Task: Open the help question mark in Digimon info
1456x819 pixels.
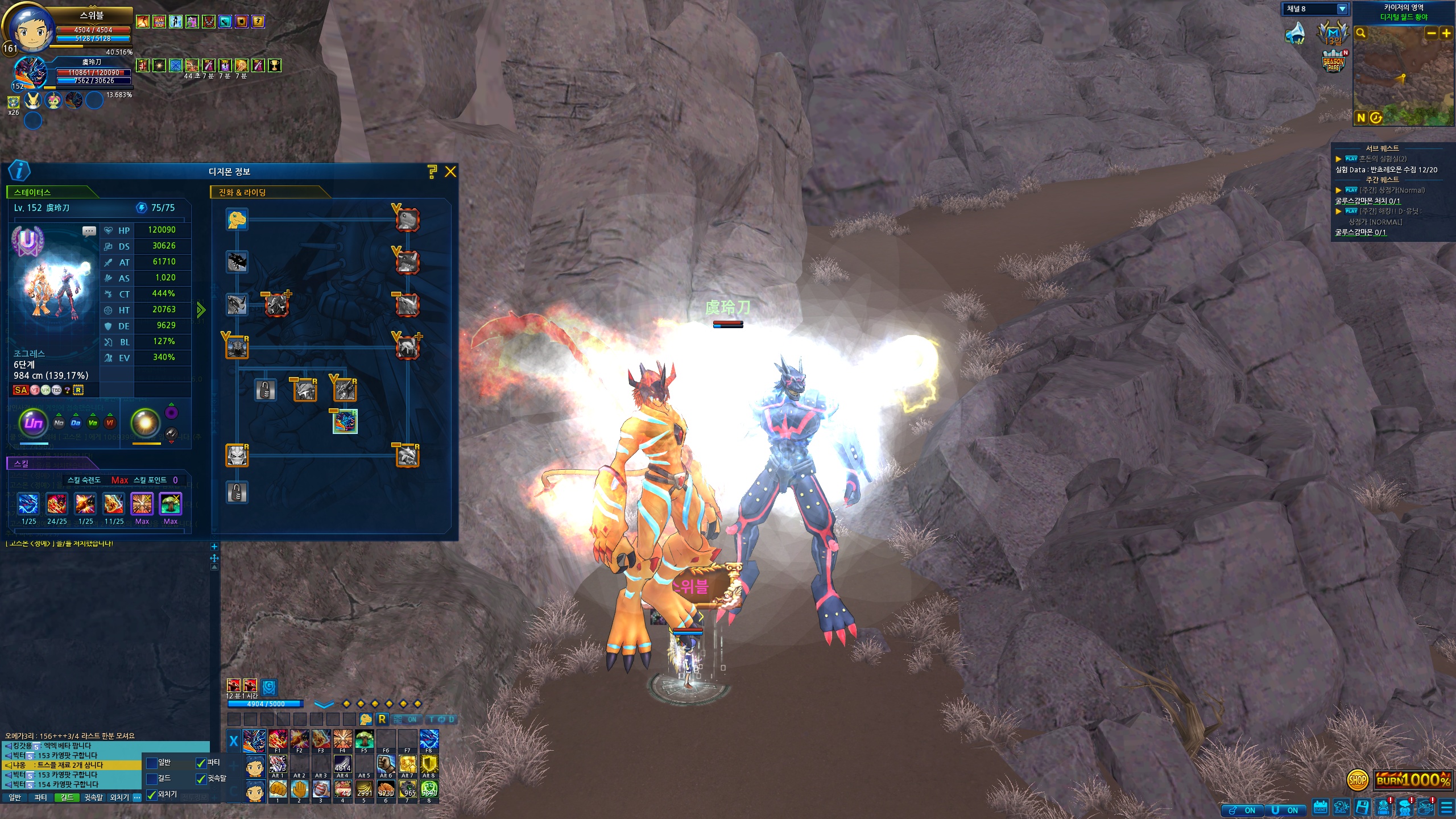Action: point(432,172)
